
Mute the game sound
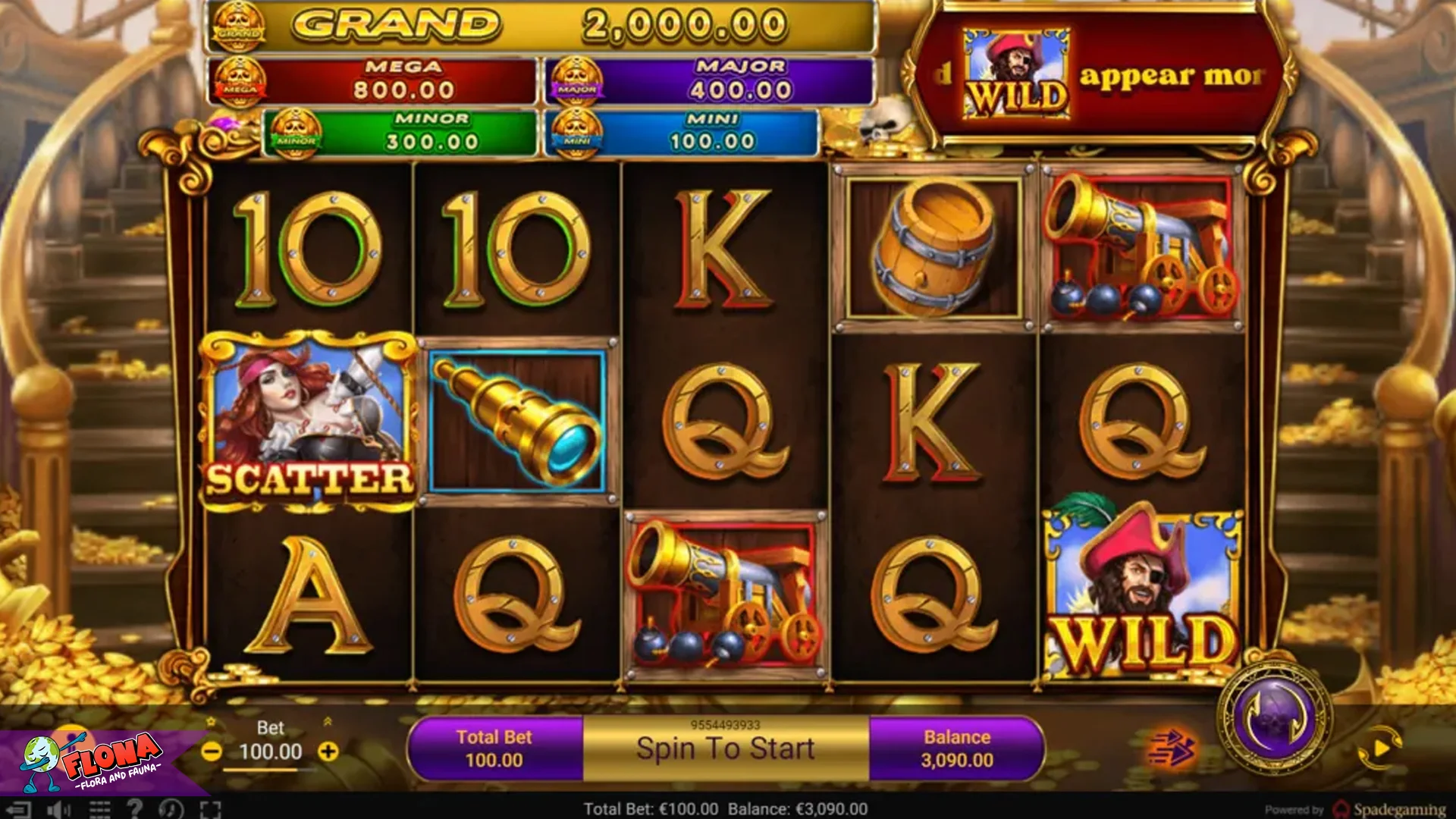59,809
